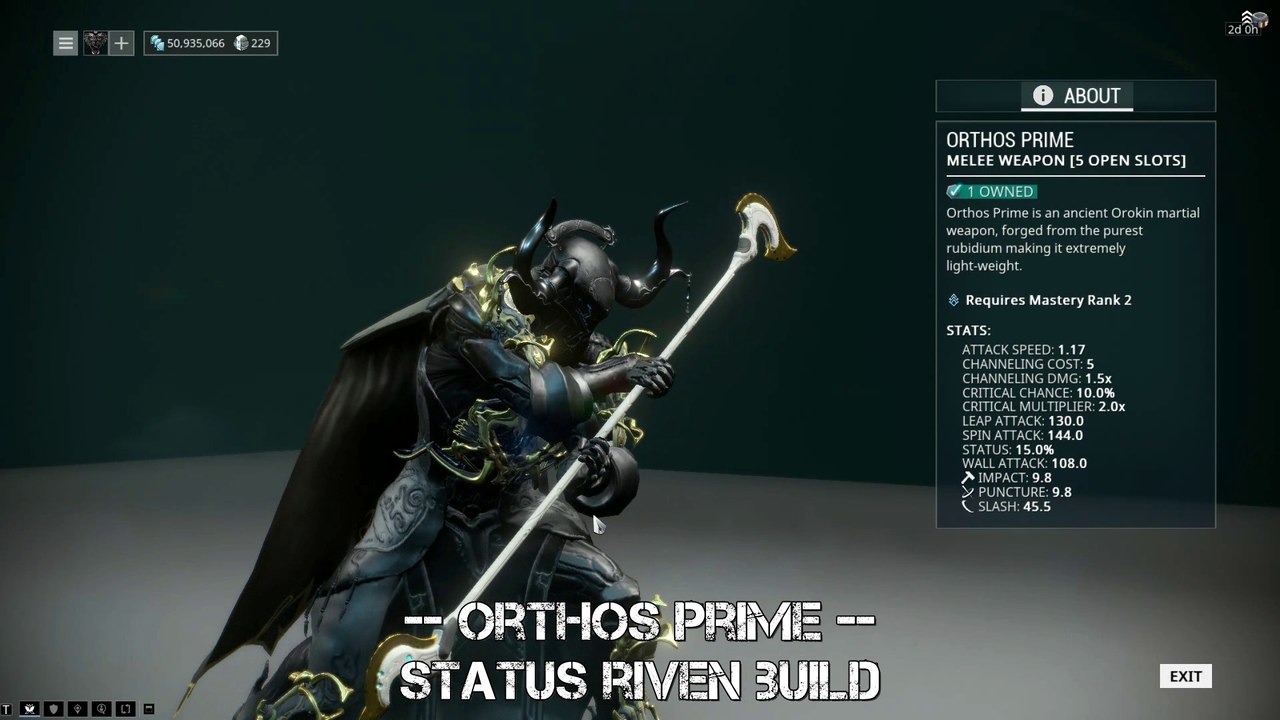Select the clan emblem chat tab
1280x720 pixels.
point(30,709)
